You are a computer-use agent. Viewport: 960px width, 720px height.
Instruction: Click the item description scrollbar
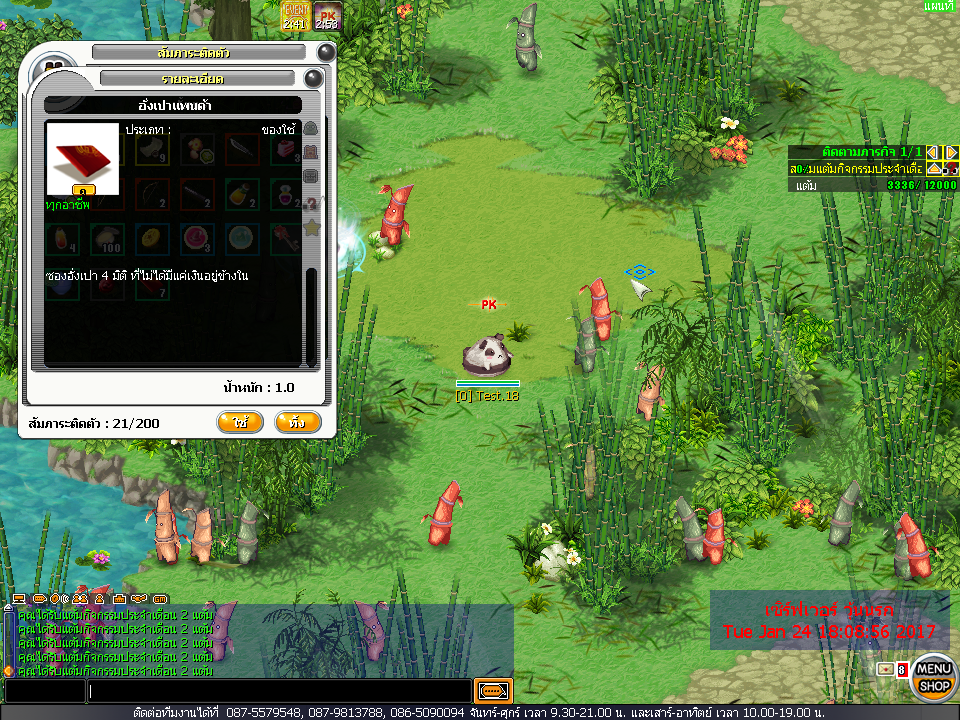(310, 310)
